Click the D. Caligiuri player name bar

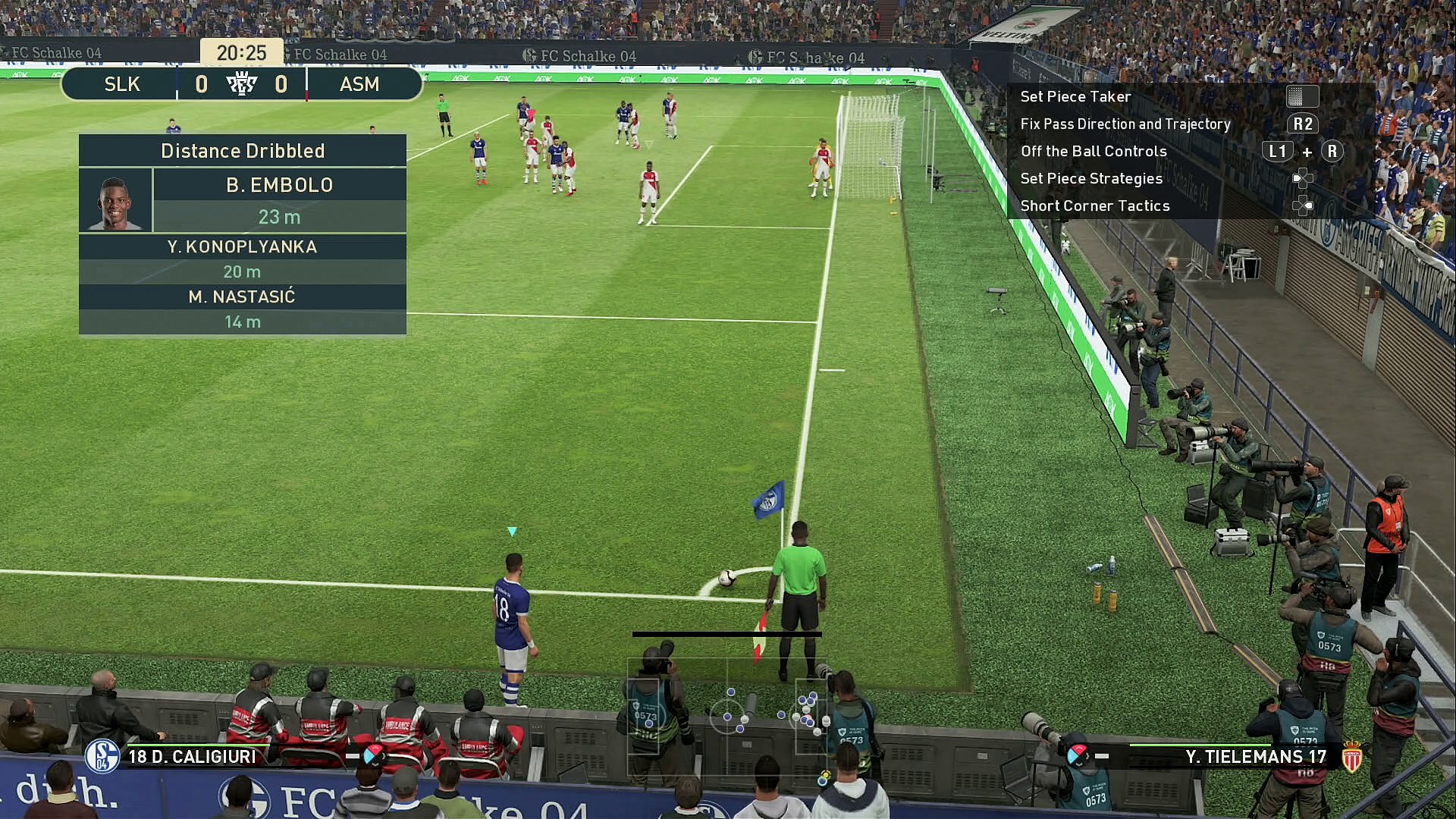pyautogui.click(x=192, y=756)
